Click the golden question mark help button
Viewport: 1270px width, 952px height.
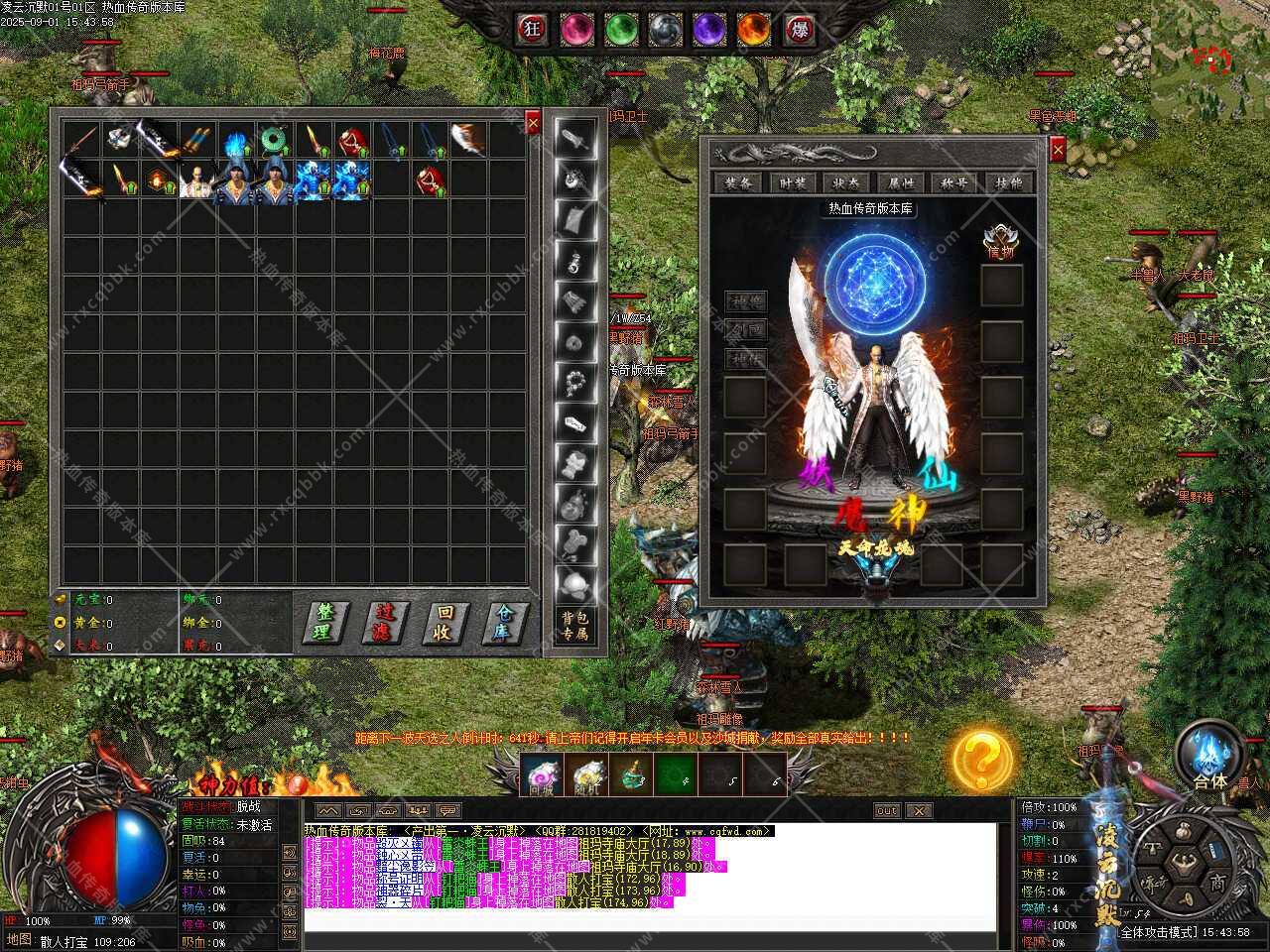click(x=982, y=761)
